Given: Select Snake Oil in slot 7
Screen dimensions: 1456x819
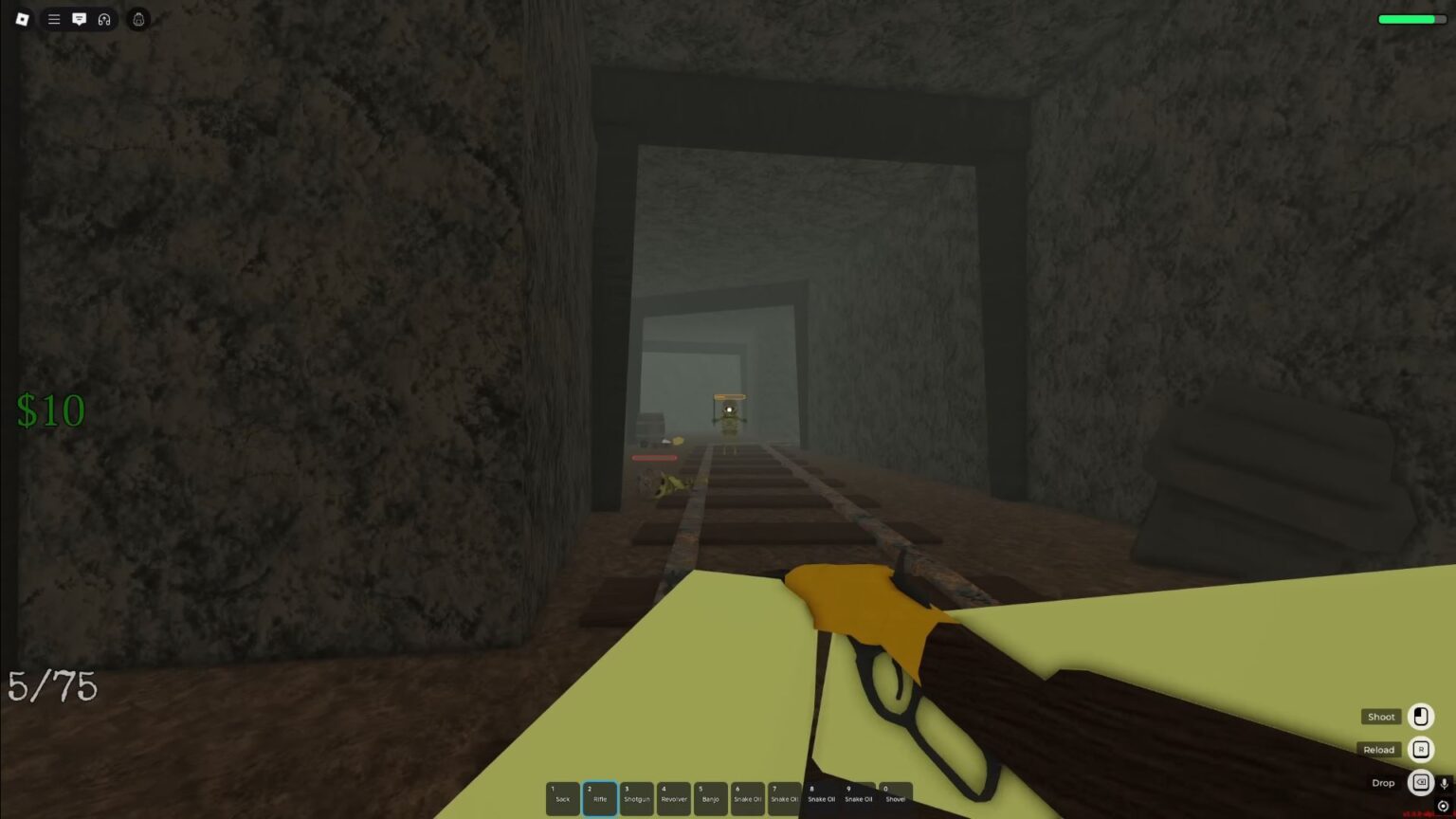Looking at the screenshot, I should [784, 798].
